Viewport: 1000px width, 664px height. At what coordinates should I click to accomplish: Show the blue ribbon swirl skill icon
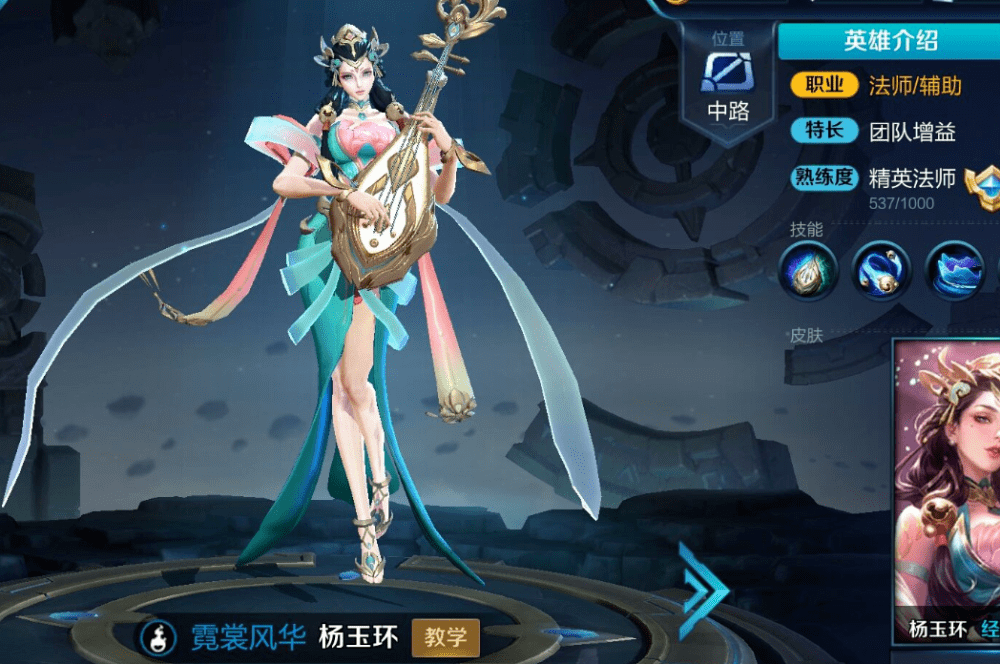tap(881, 271)
